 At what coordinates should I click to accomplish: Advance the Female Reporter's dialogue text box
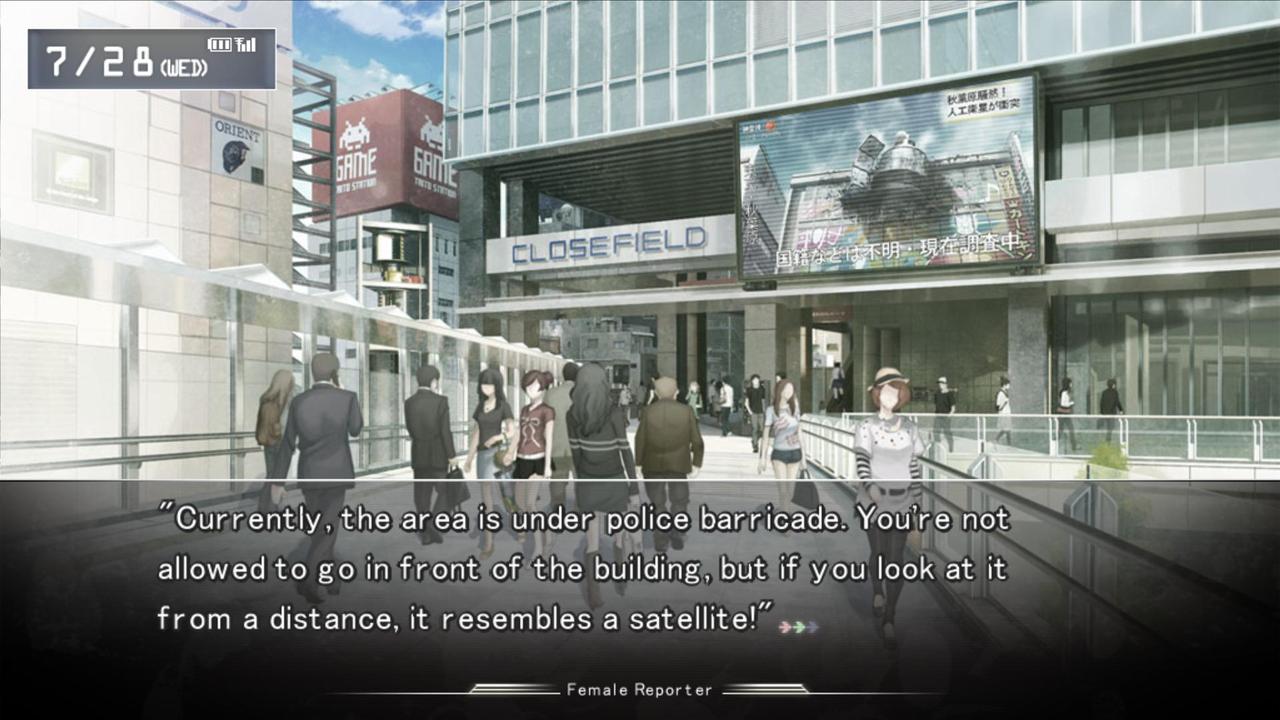tap(582, 570)
